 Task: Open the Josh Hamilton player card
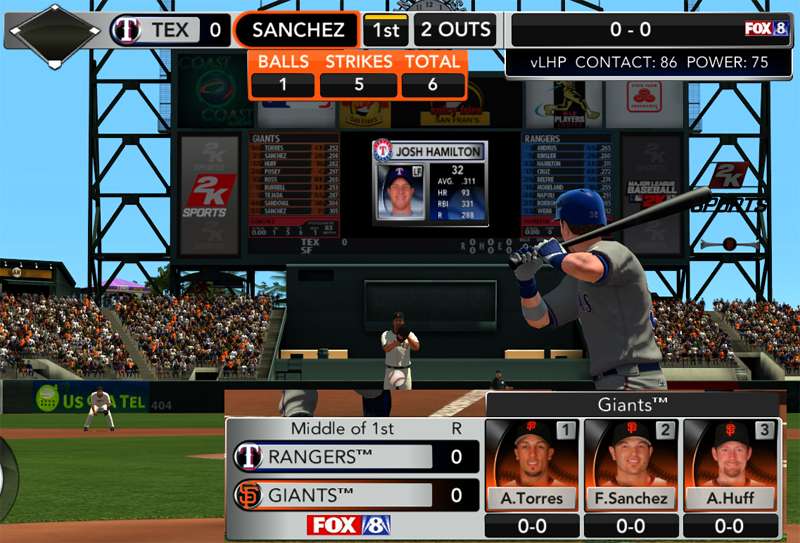click(x=430, y=183)
